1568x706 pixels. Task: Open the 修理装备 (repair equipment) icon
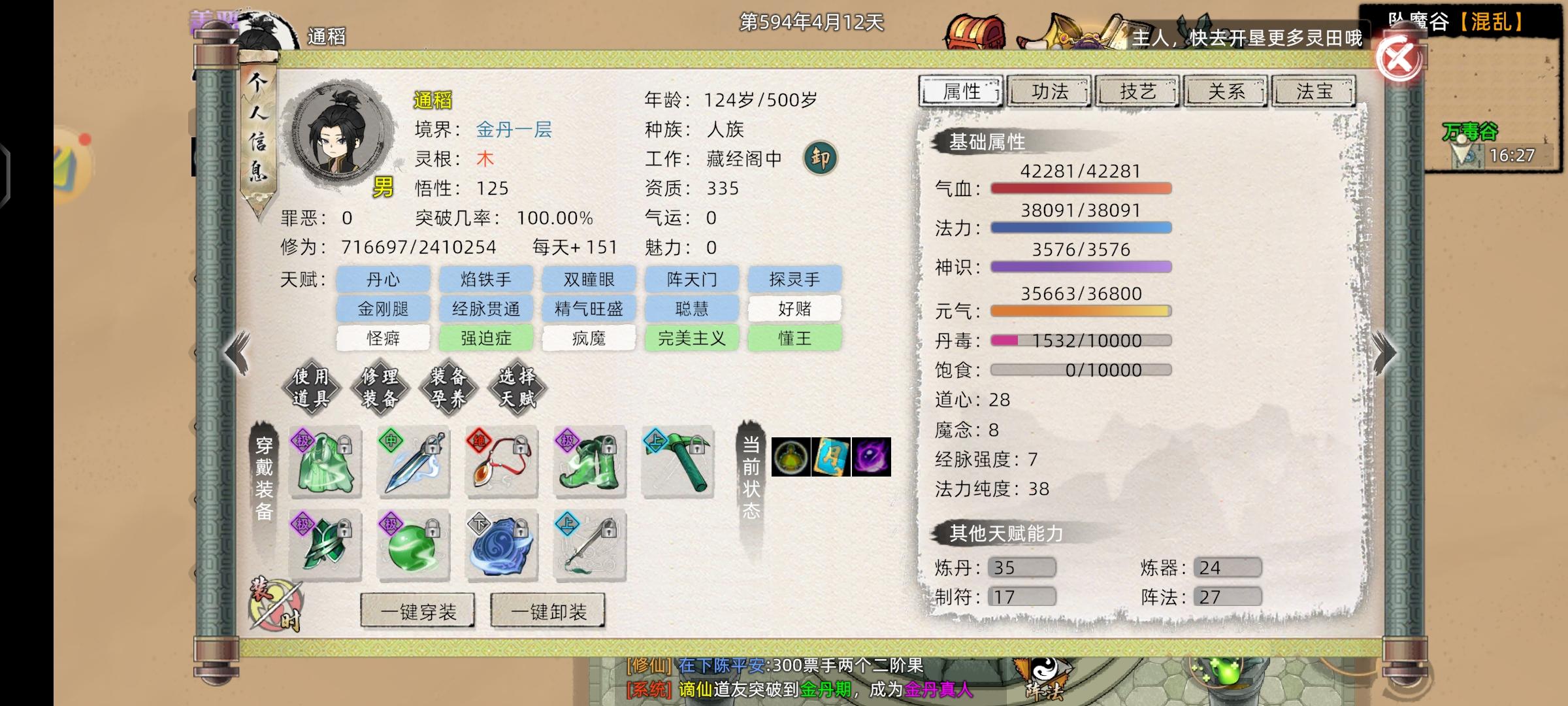tap(382, 387)
